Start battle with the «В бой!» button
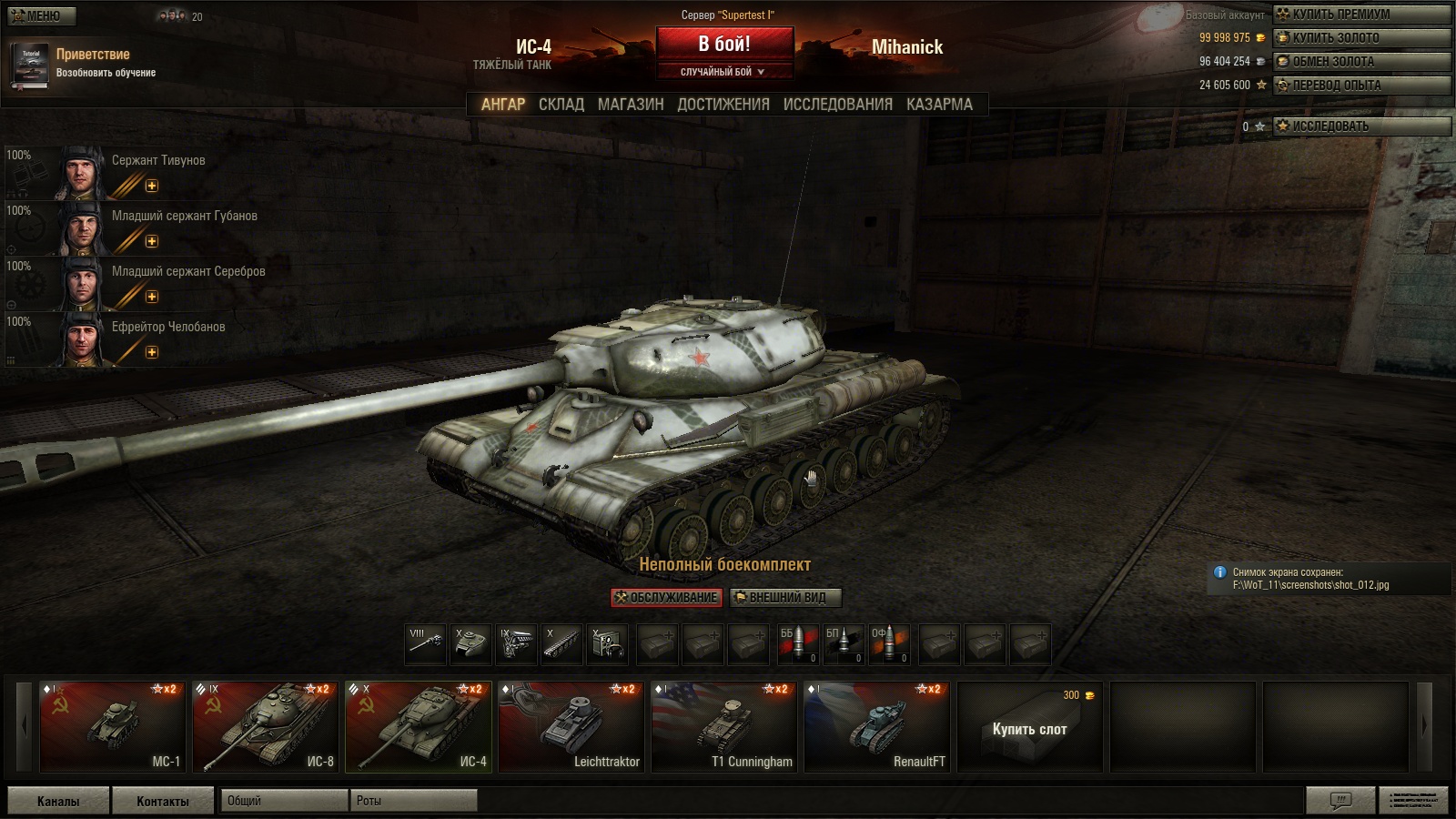Viewport: 1456px width, 819px height. pos(724,45)
